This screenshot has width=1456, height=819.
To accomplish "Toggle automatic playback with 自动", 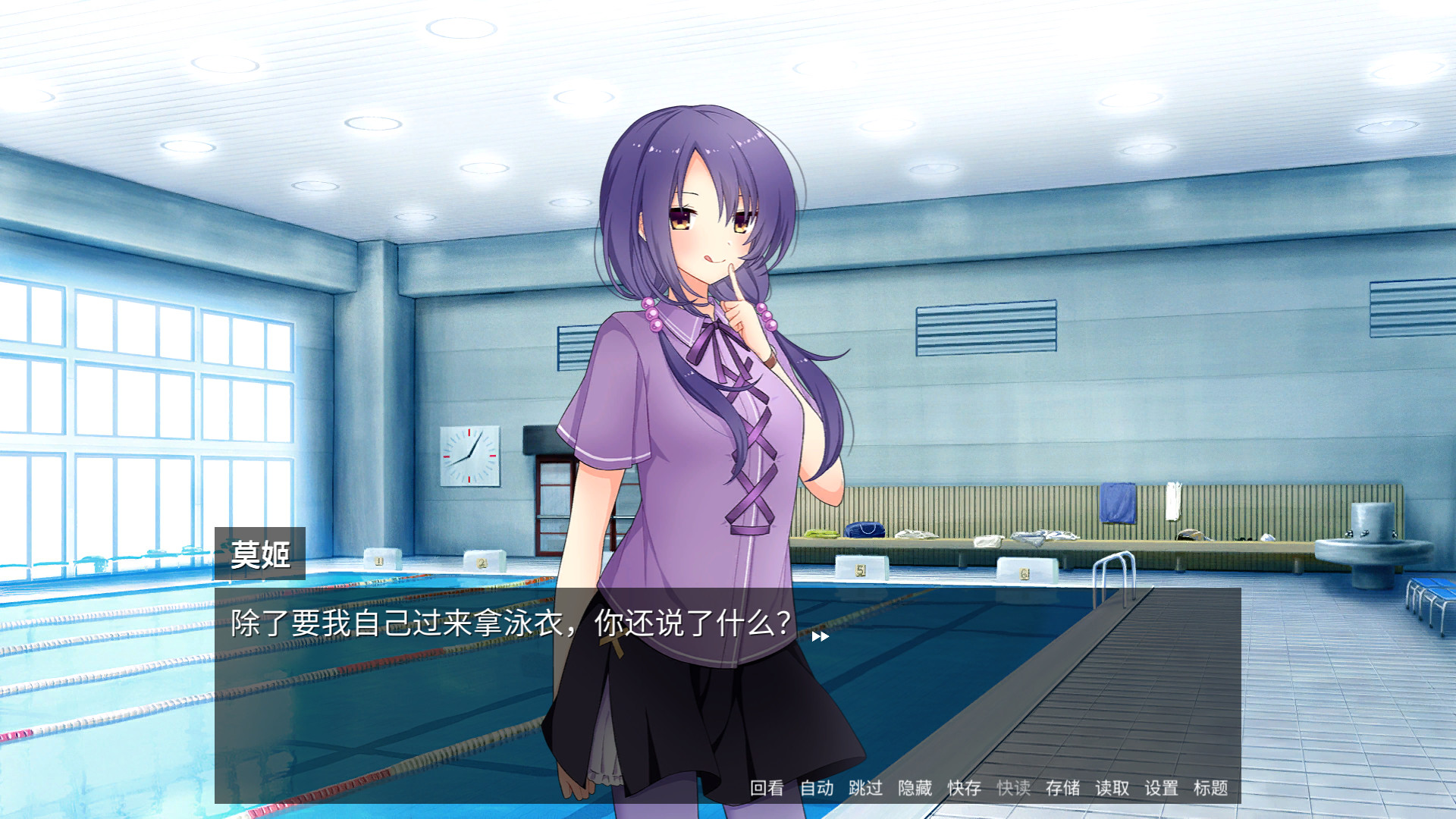I will pyautogui.click(x=817, y=789).
